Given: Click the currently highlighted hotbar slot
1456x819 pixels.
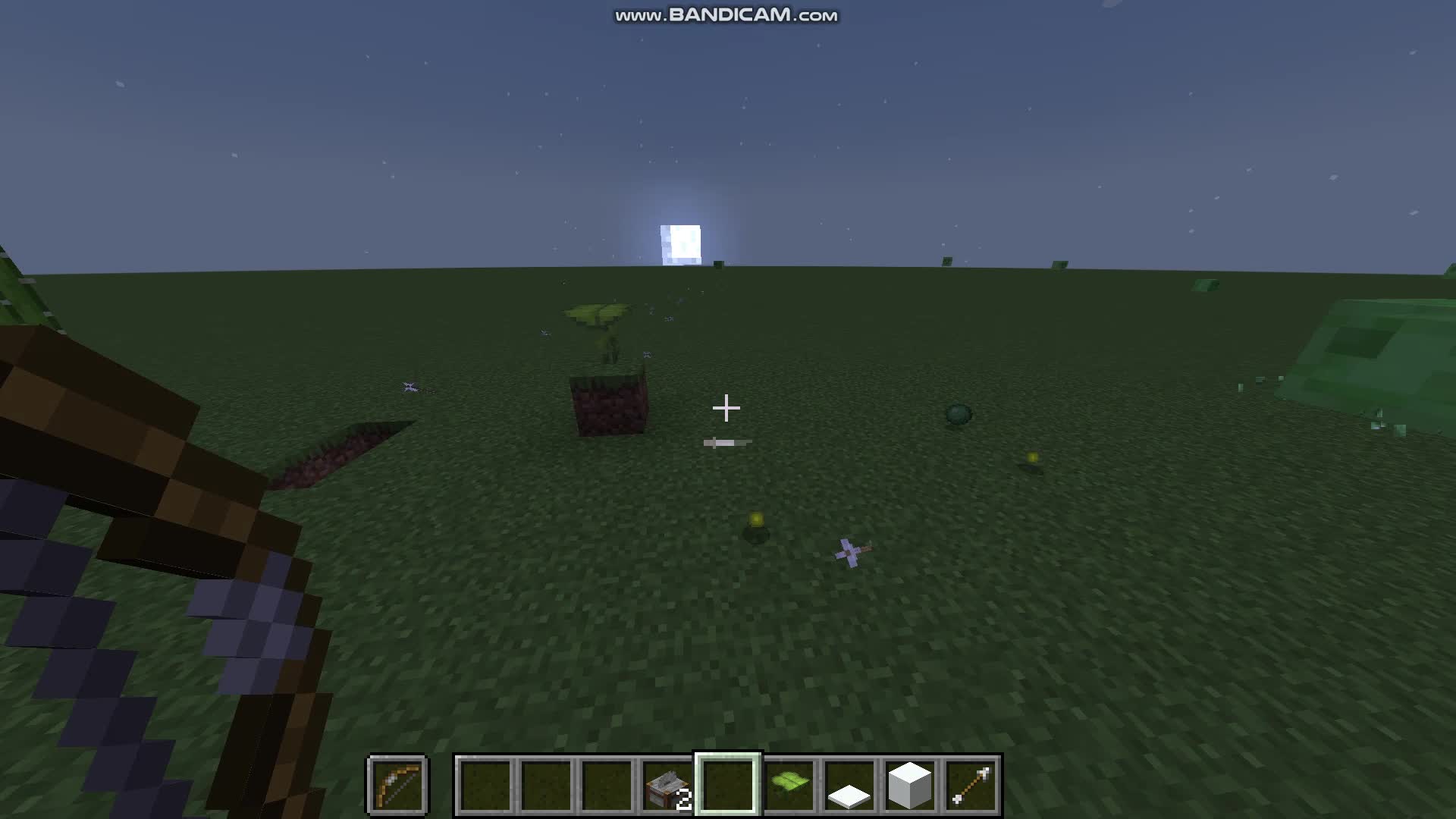Looking at the screenshot, I should pyautogui.click(x=727, y=787).
